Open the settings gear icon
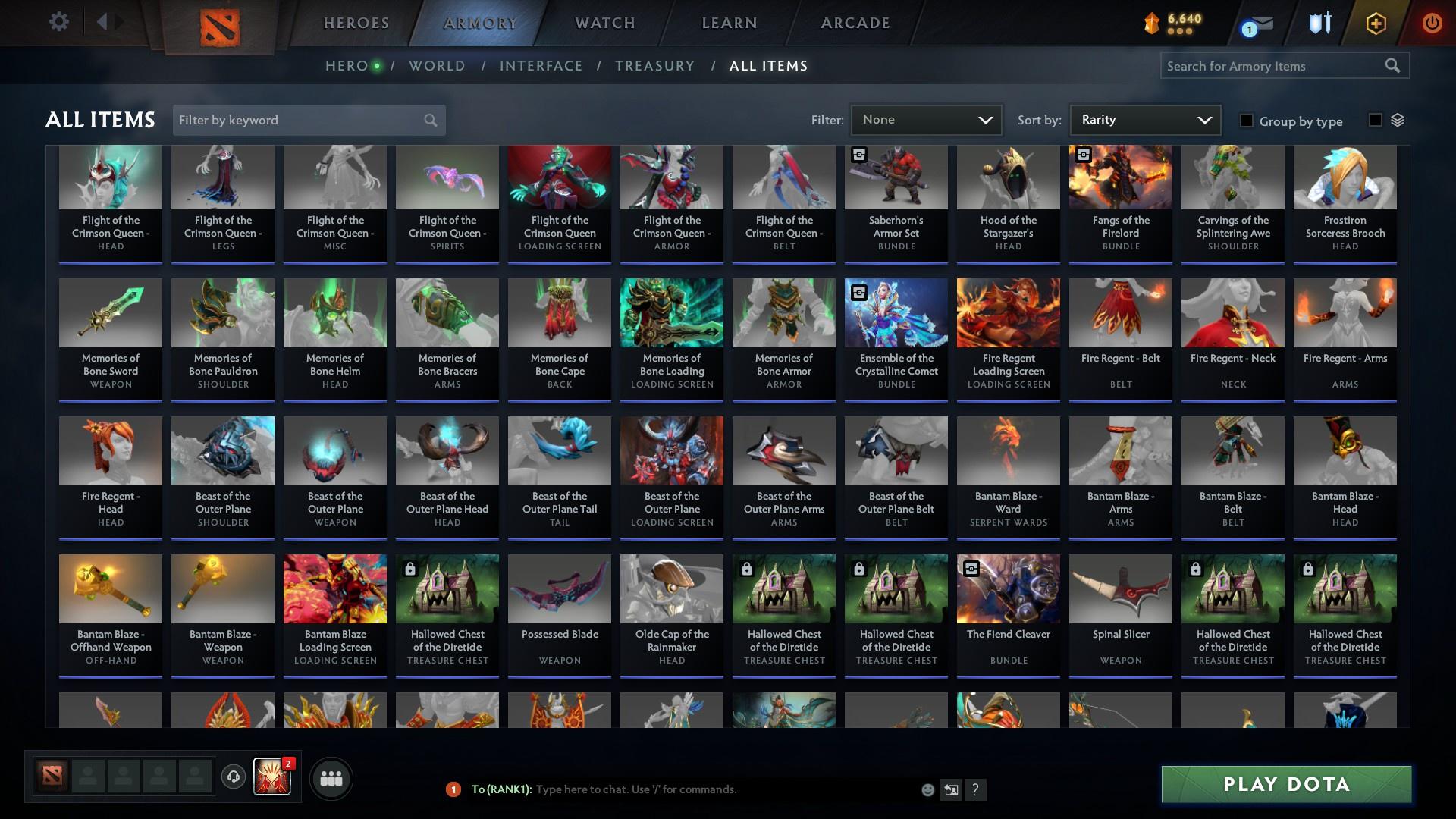 59,21
